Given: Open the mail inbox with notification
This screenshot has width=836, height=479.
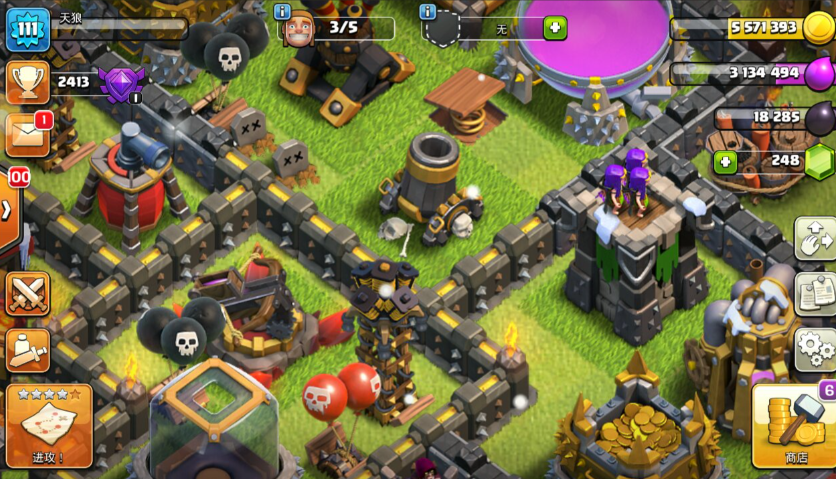Looking at the screenshot, I should coord(27,135).
